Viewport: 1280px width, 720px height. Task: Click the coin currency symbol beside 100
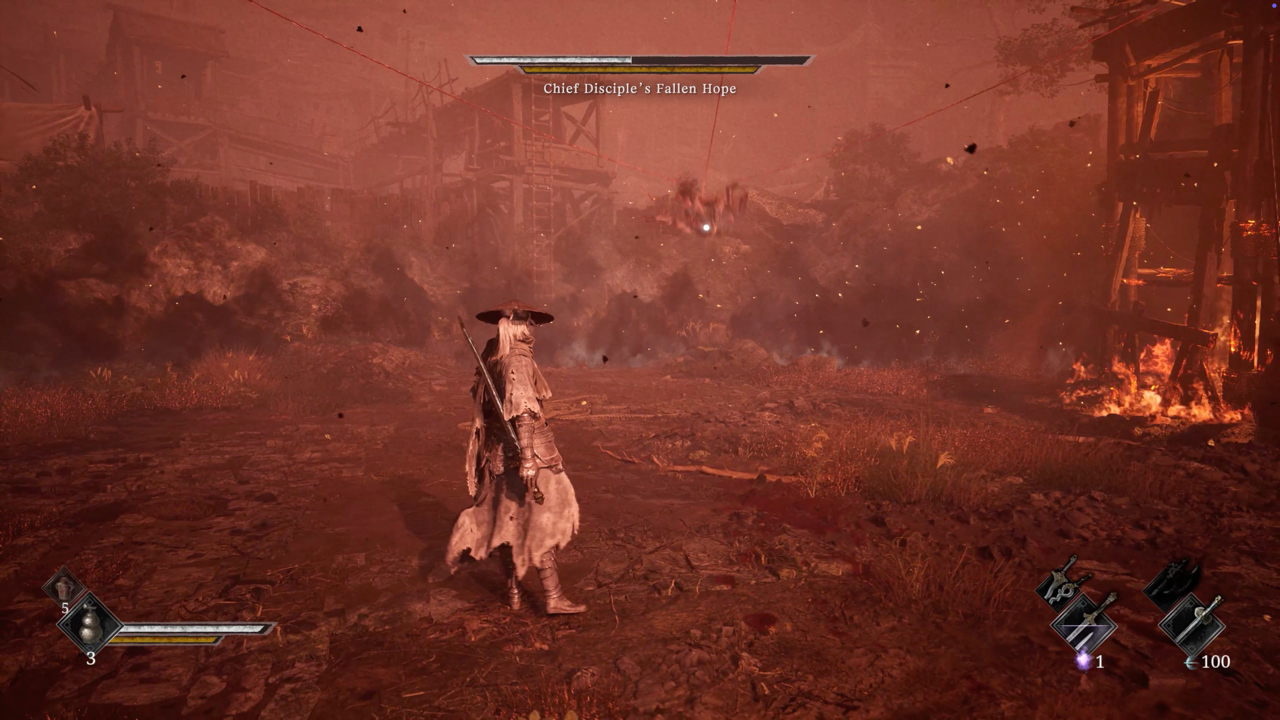[1190, 662]
